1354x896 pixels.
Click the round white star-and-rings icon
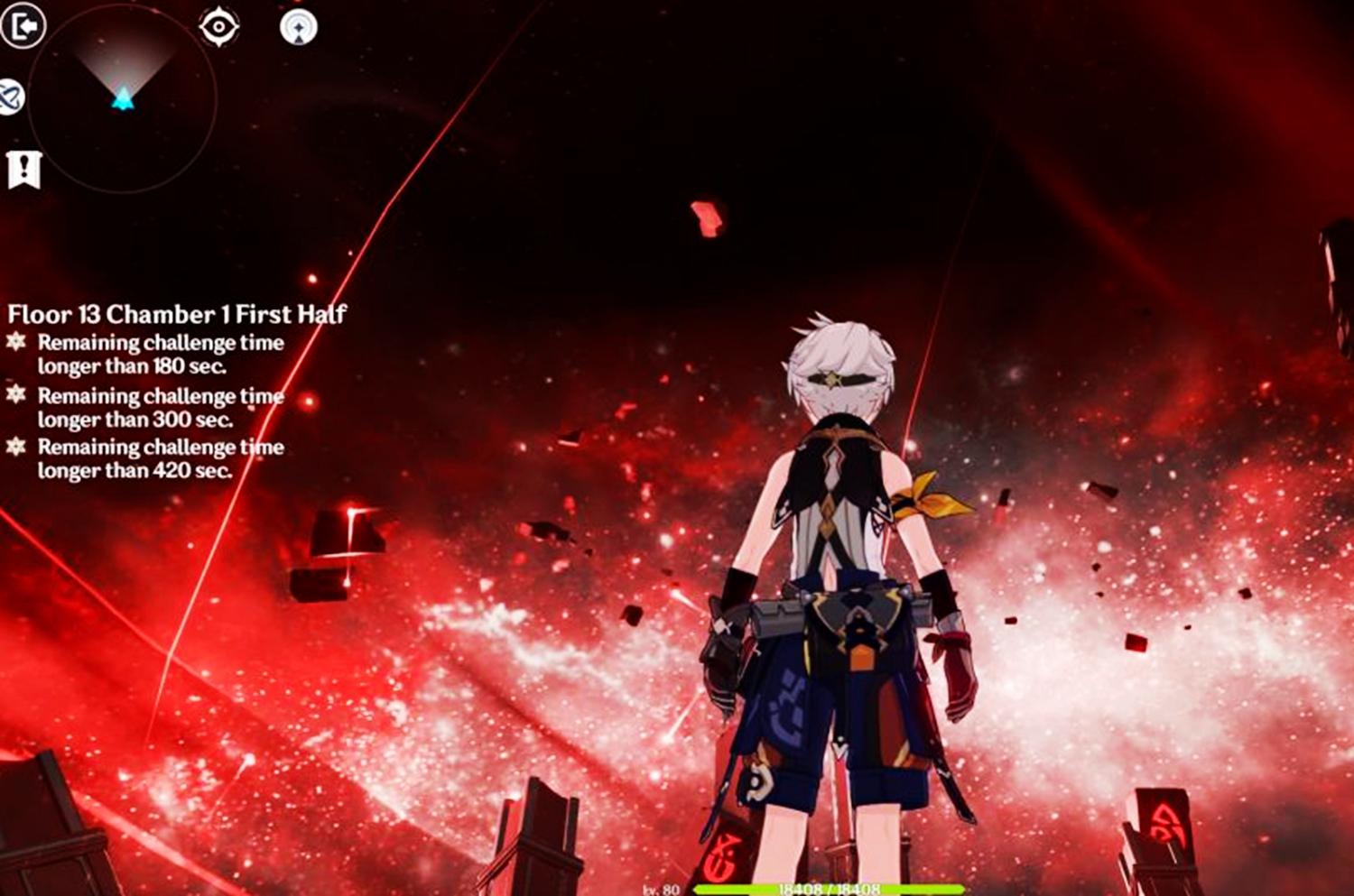(299, 27)
